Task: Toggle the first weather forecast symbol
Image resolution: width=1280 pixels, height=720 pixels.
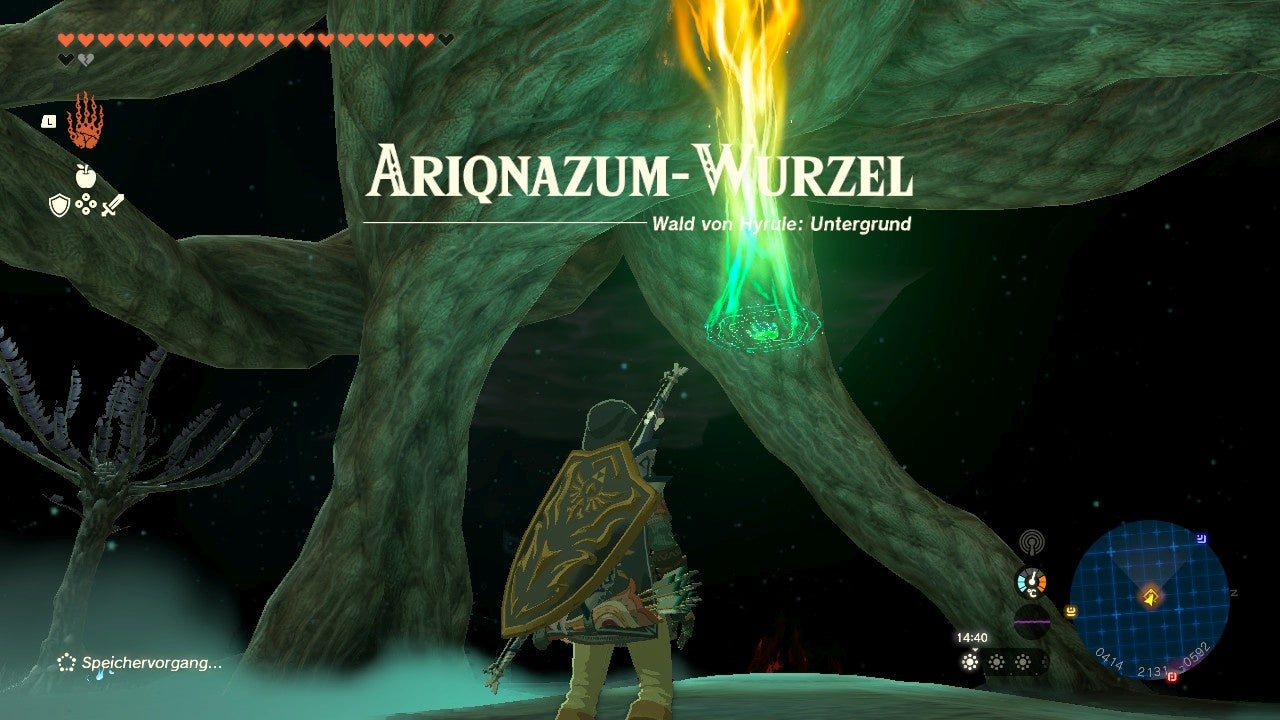Action: click(970, 662)
